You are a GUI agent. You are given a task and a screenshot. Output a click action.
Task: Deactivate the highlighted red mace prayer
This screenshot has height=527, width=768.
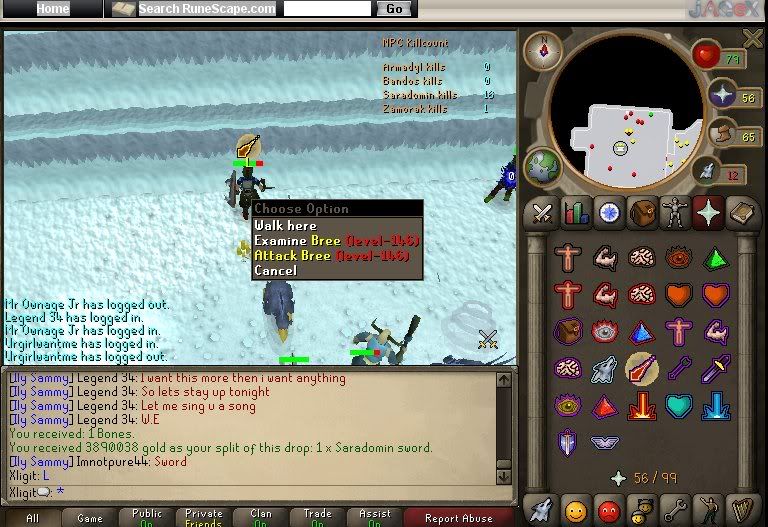pos(640,369)
